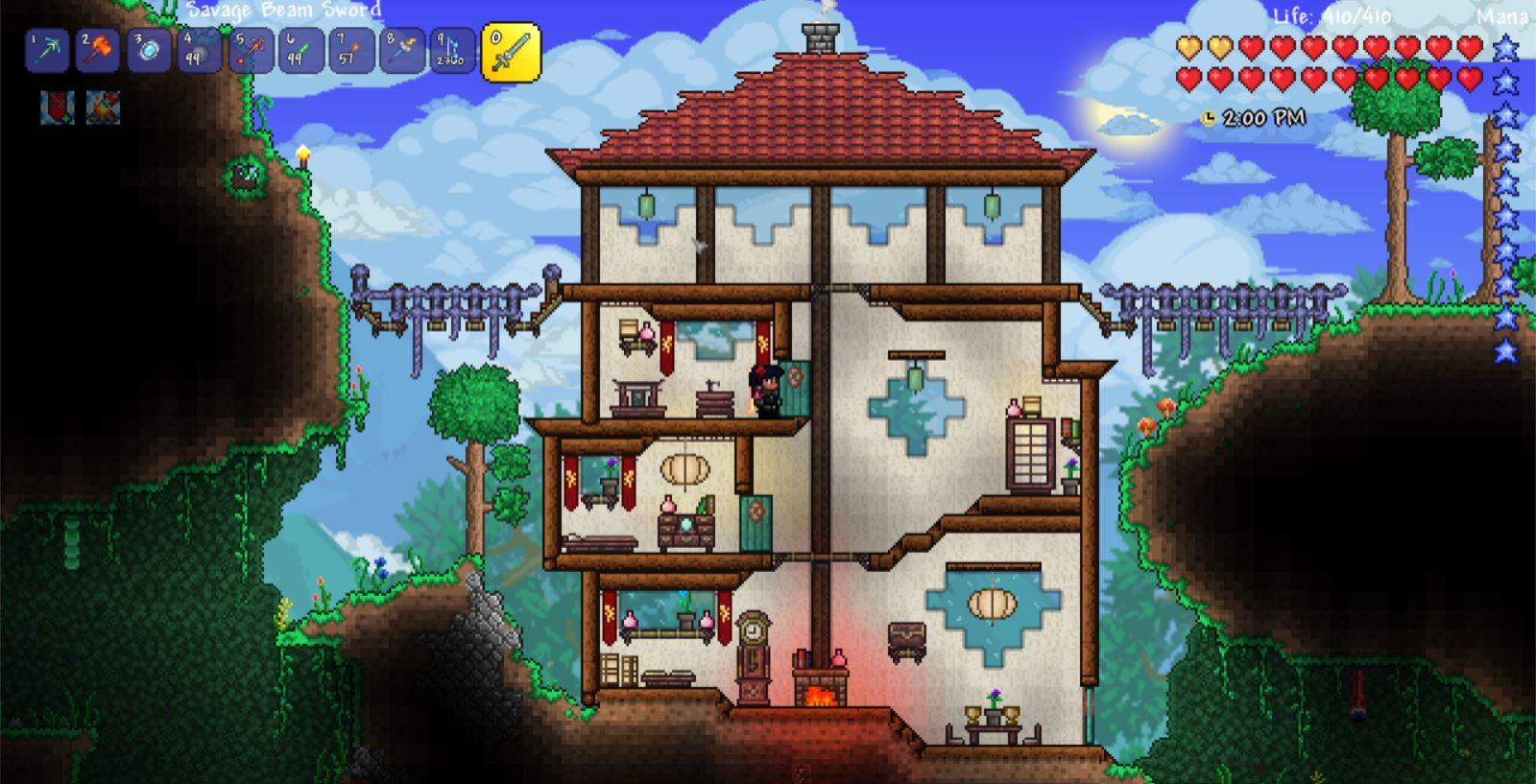1536x784 pixels.
Task: Select the magic wand in hotbar slot 8
Action: point(402,52)
